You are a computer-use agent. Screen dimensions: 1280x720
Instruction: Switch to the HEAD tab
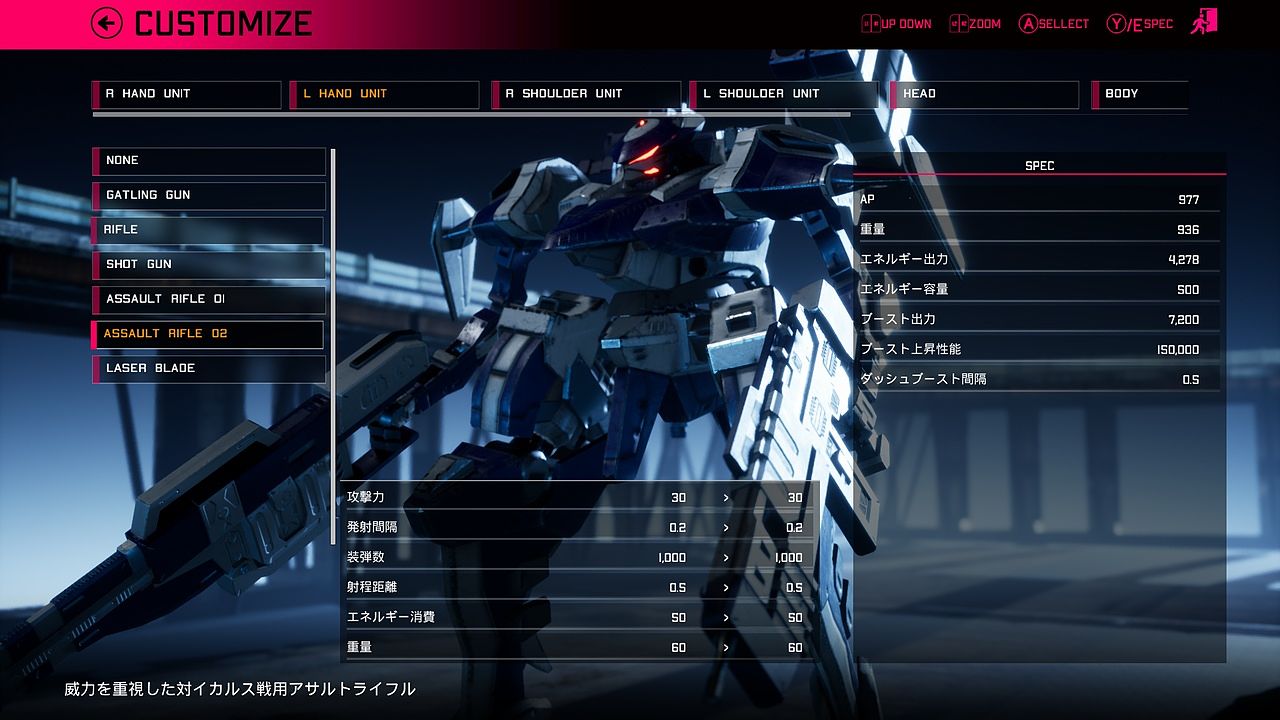[983, 94]
